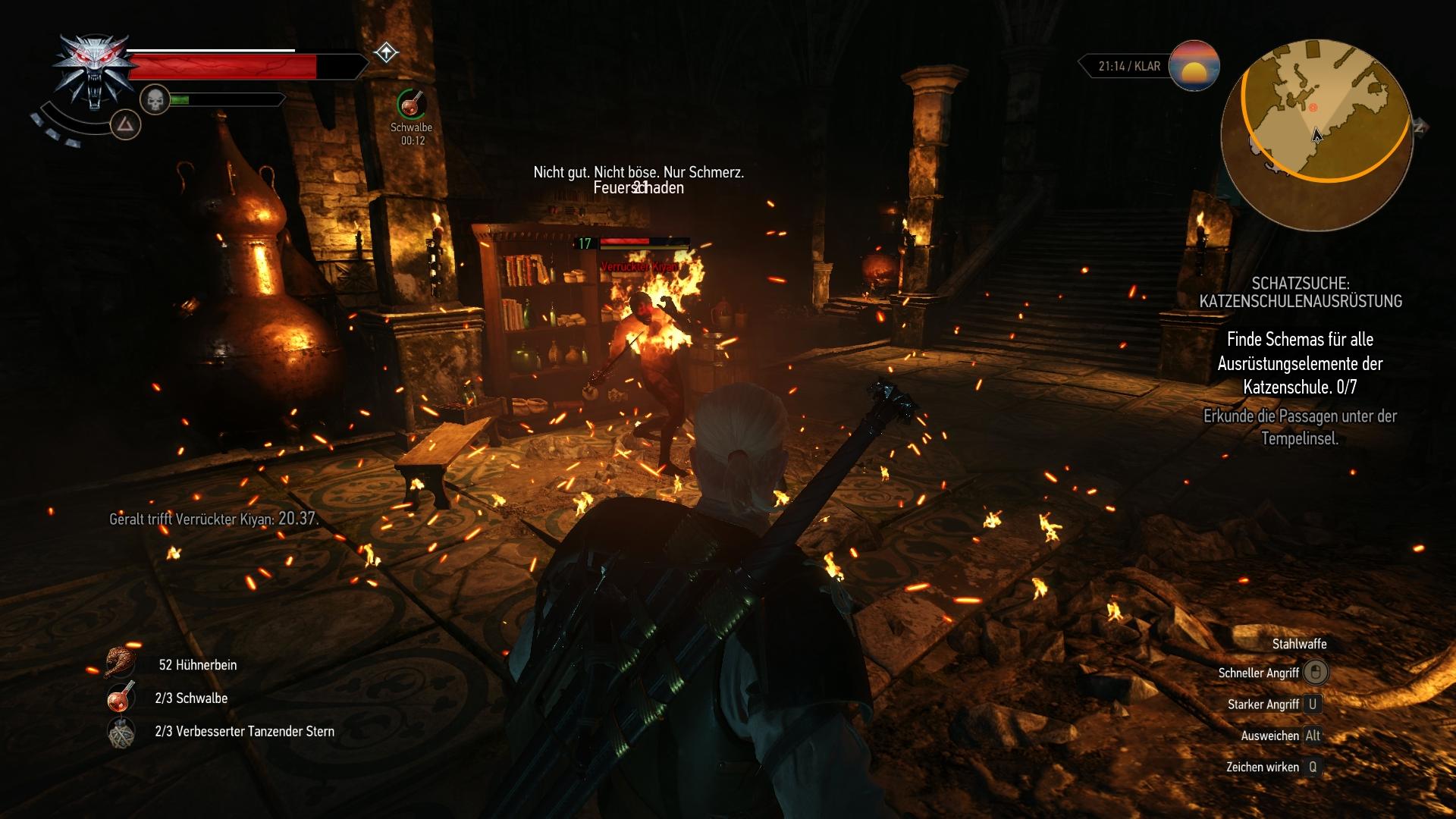1456x819 pixels.
Task: Click the sunset weather icon
Action: pos(1194,66)
